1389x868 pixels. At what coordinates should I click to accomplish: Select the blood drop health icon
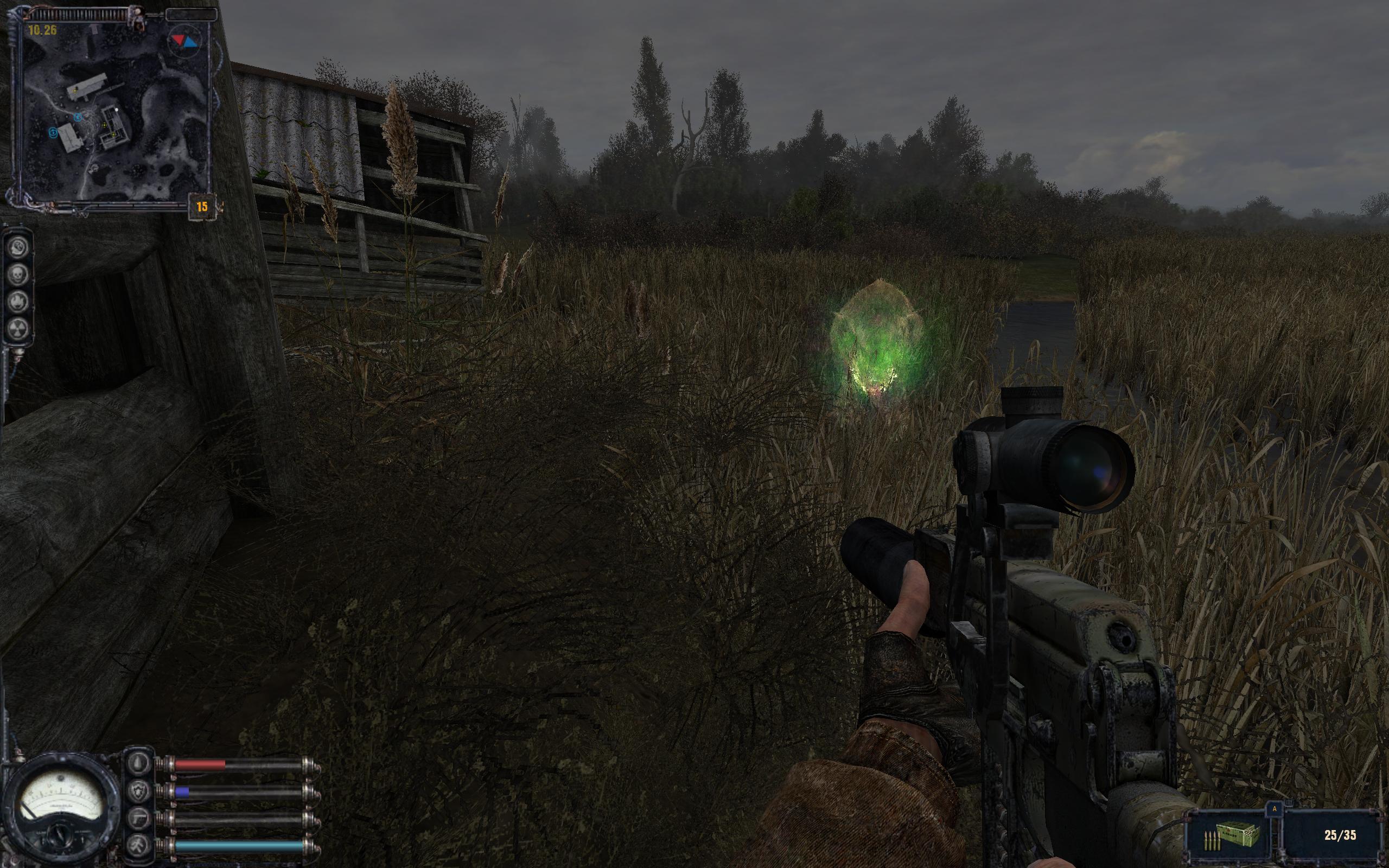139,764
